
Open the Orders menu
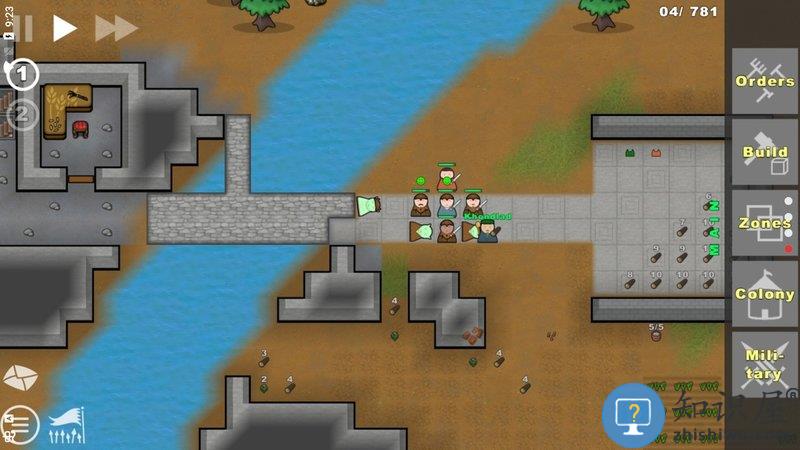pos(764,82)
